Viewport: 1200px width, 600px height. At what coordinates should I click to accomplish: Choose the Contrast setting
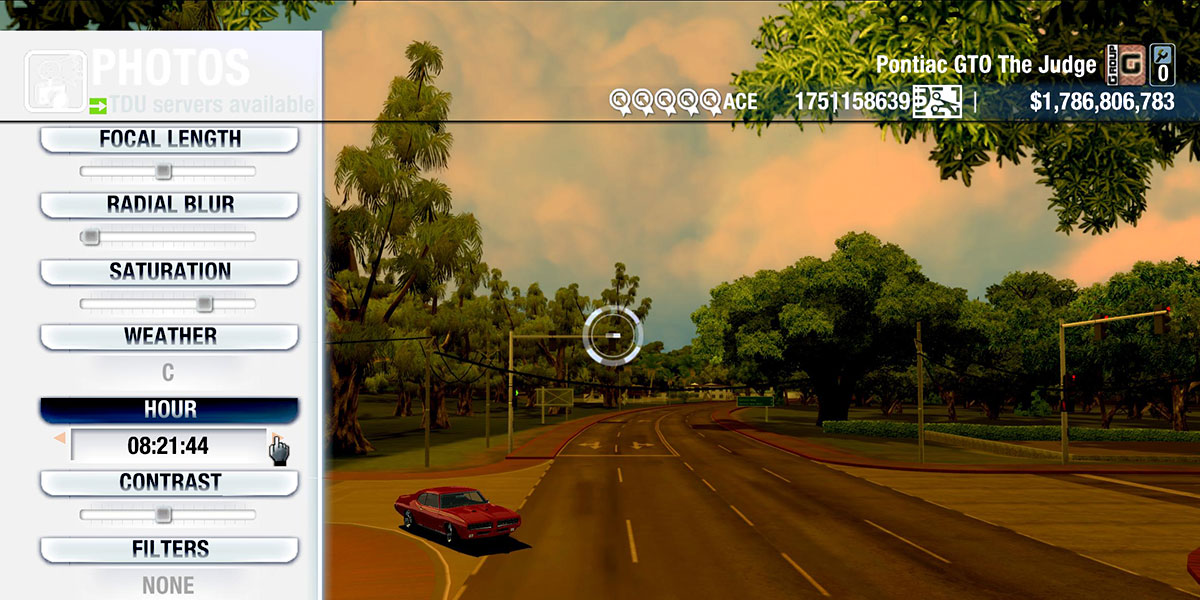pyautogui.click(x=169, y=483)
